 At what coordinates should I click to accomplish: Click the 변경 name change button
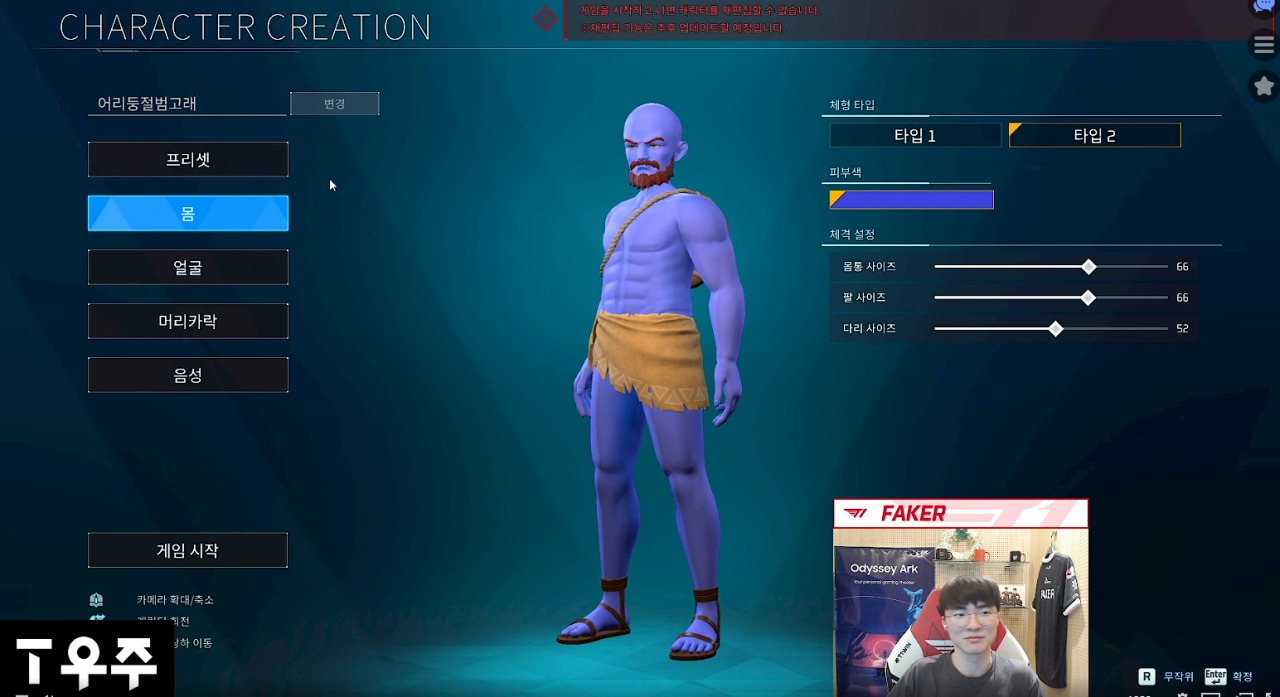(334, 104)
